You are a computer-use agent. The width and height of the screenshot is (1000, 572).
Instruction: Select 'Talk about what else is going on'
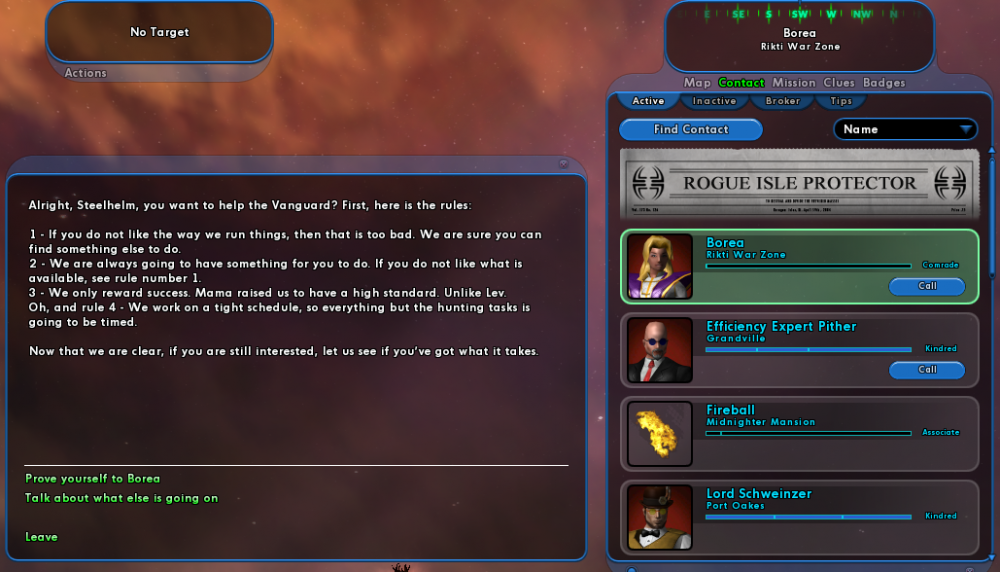[121, 498]
